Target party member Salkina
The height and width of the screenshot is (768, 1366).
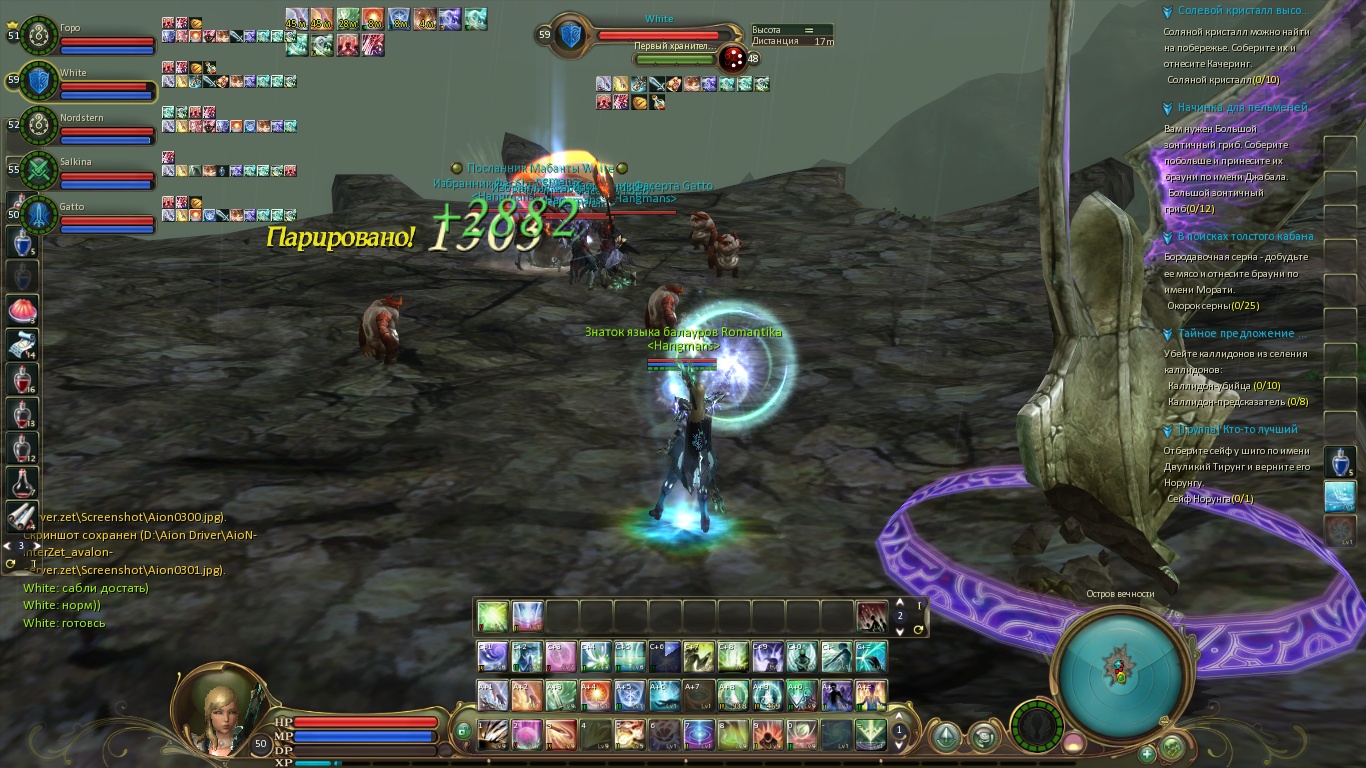coord(38,170)
